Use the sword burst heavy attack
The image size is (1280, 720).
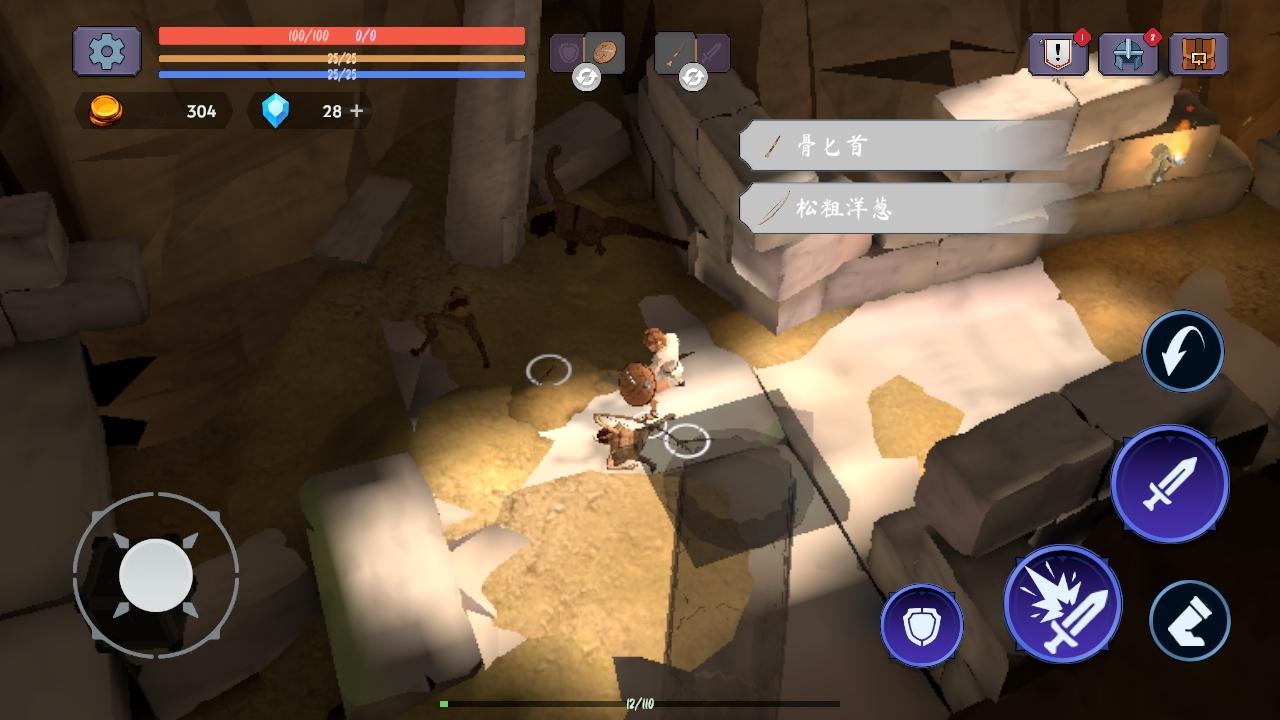tap(1062, 604)
